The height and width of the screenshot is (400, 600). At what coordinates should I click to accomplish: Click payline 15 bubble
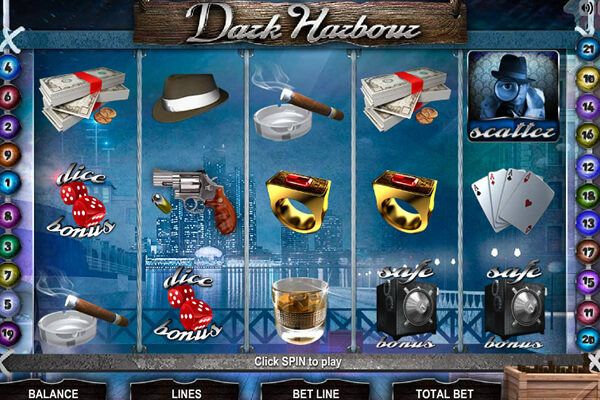[x=588, y=280]
